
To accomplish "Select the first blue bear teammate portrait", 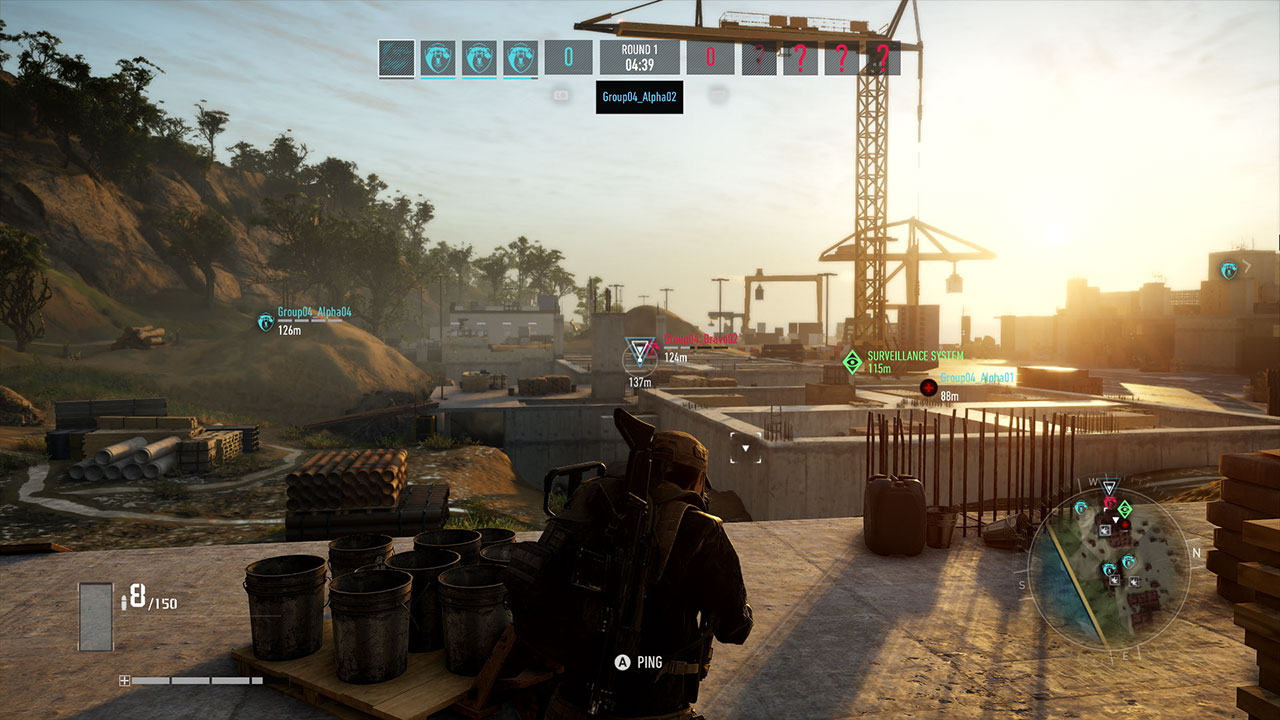I will pos(436,59).
